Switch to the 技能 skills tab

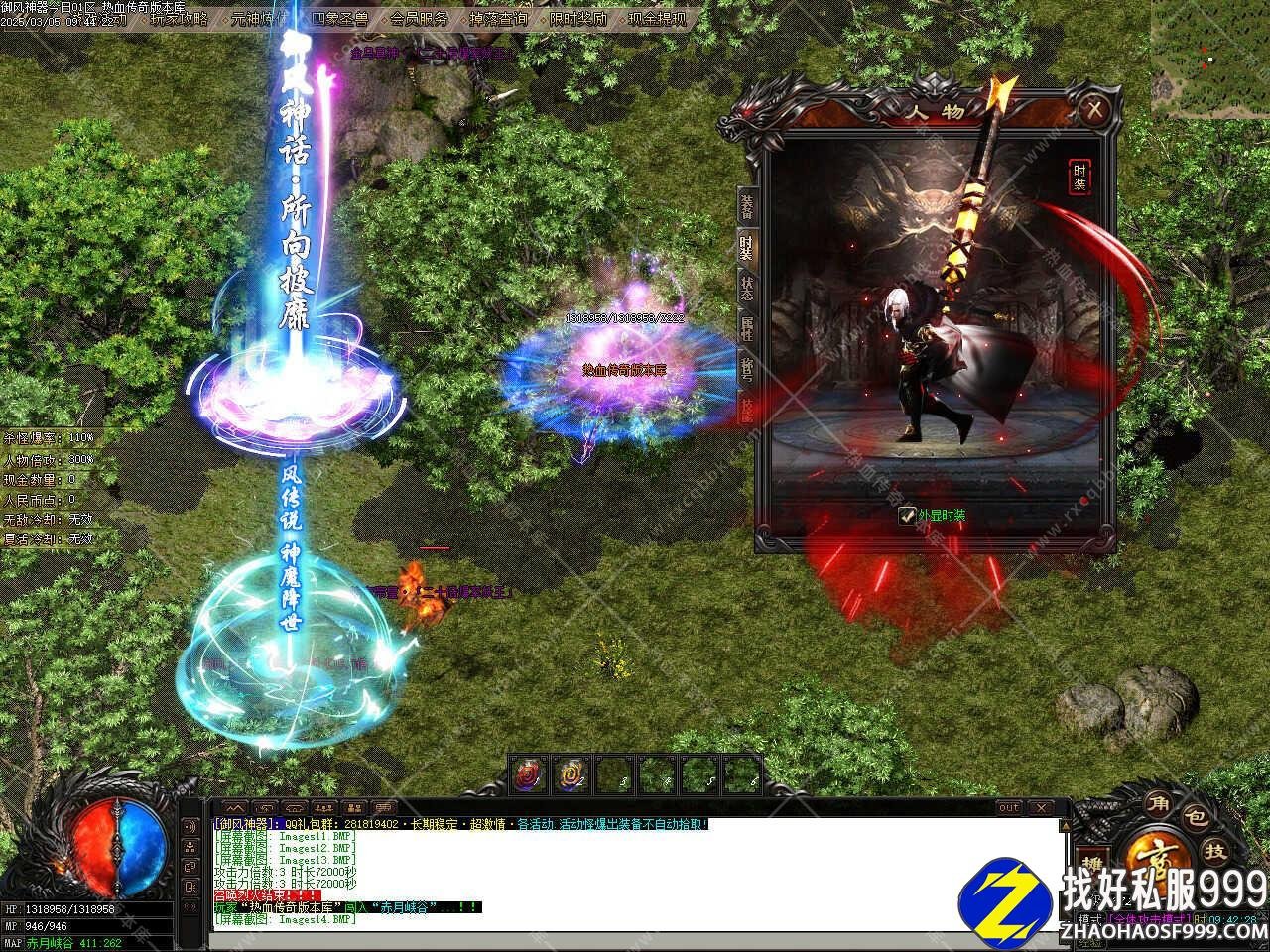click(x=746, y=407)
